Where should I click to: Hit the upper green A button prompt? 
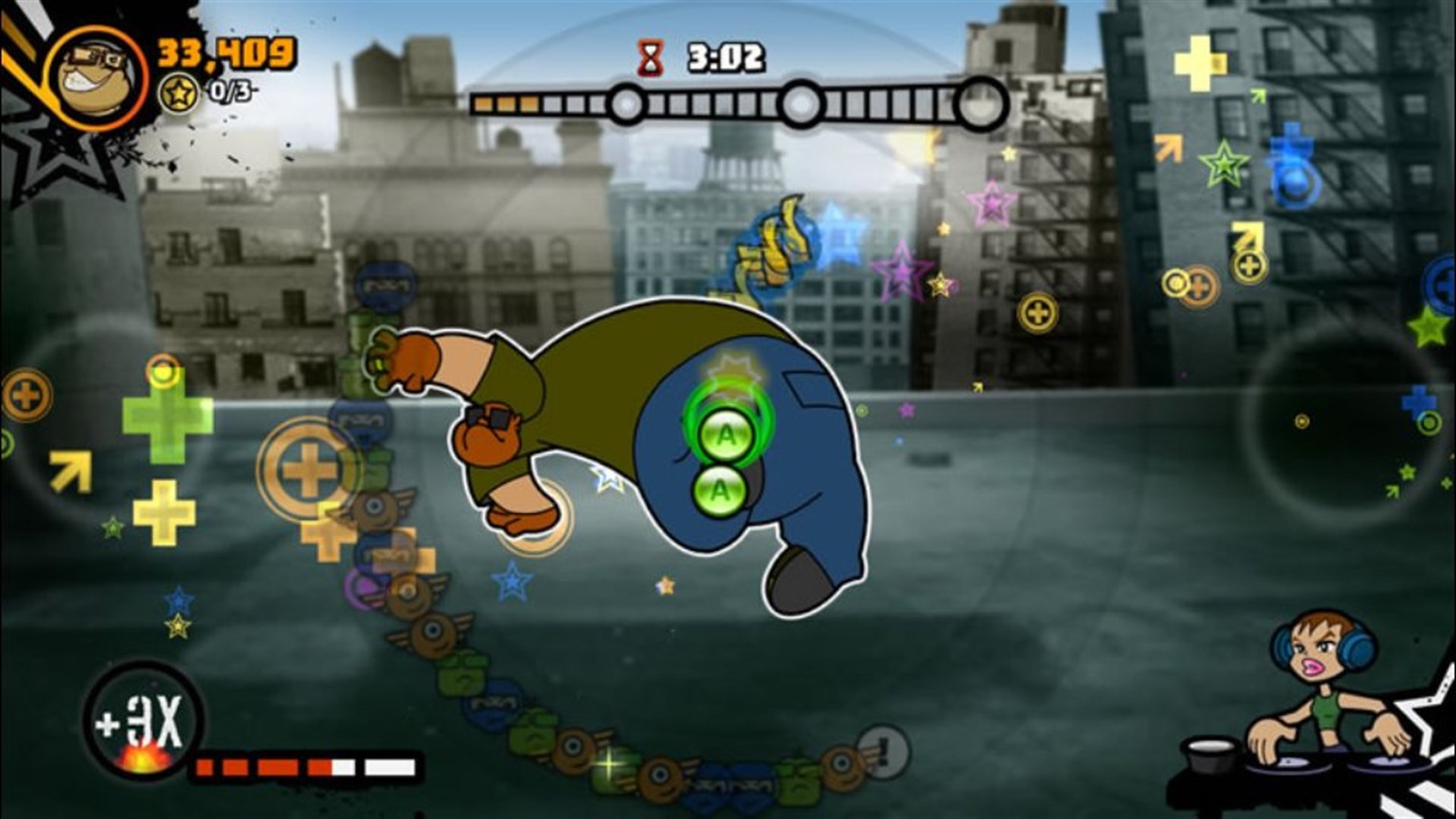726,433
